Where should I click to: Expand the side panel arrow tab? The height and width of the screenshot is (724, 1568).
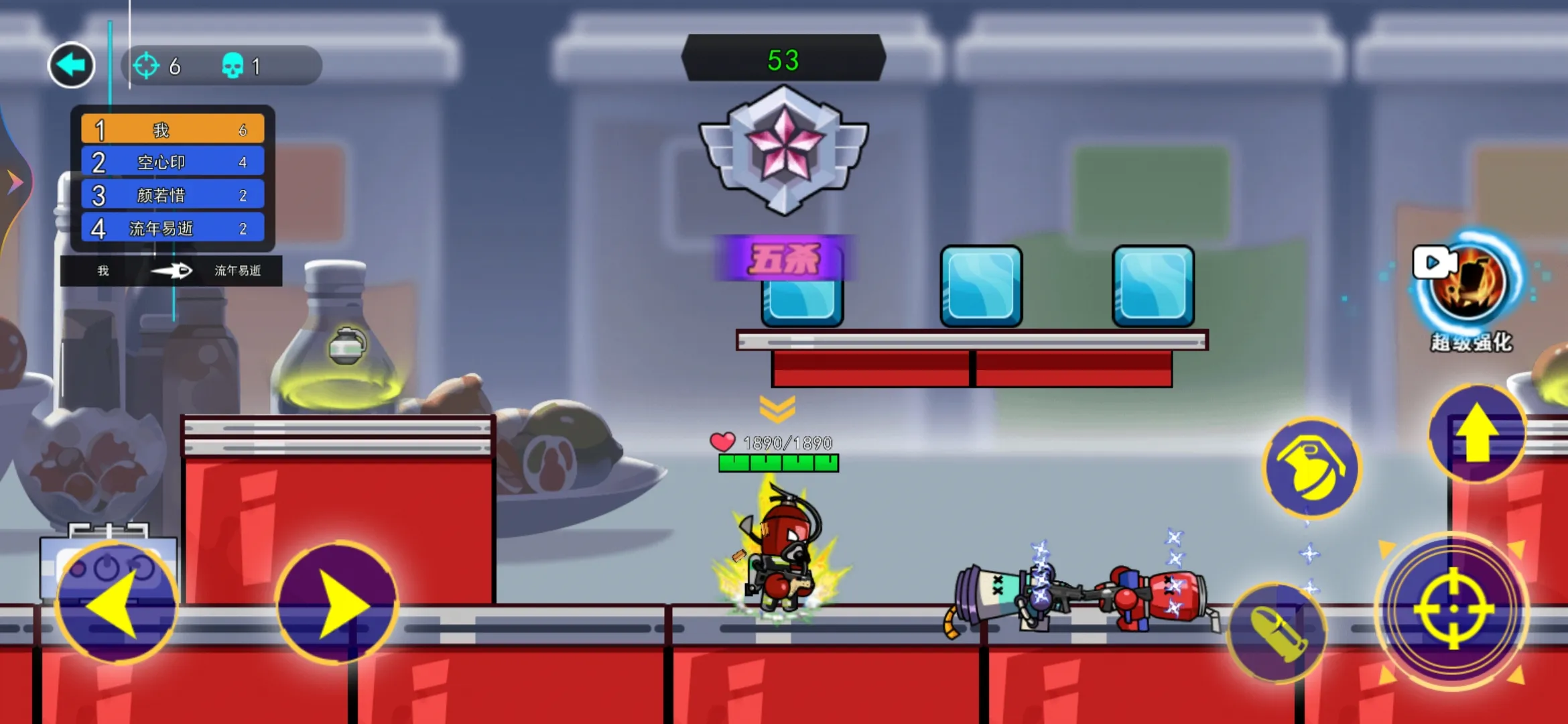pos(13,182)
